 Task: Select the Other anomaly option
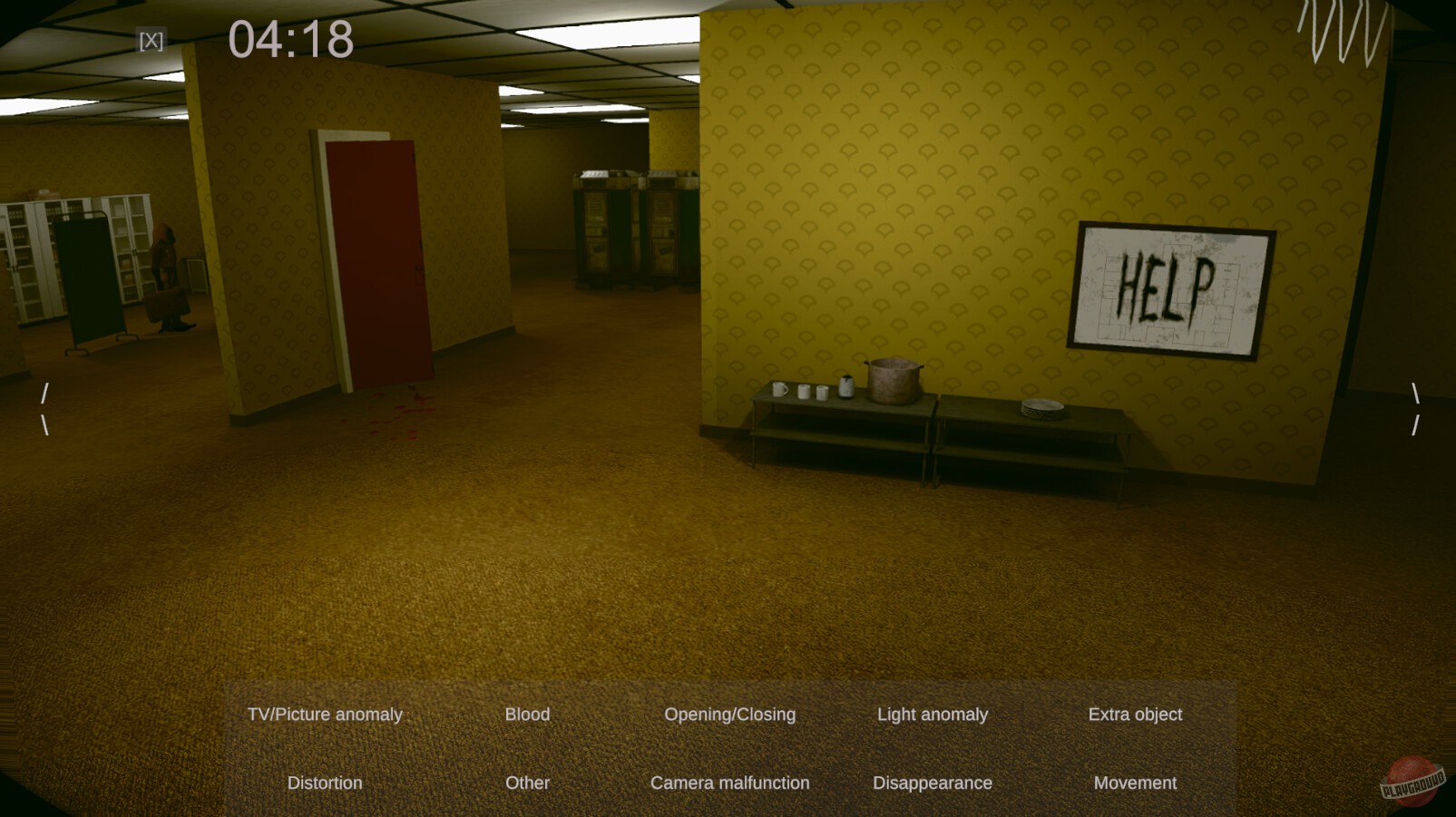tap(527, 783)
